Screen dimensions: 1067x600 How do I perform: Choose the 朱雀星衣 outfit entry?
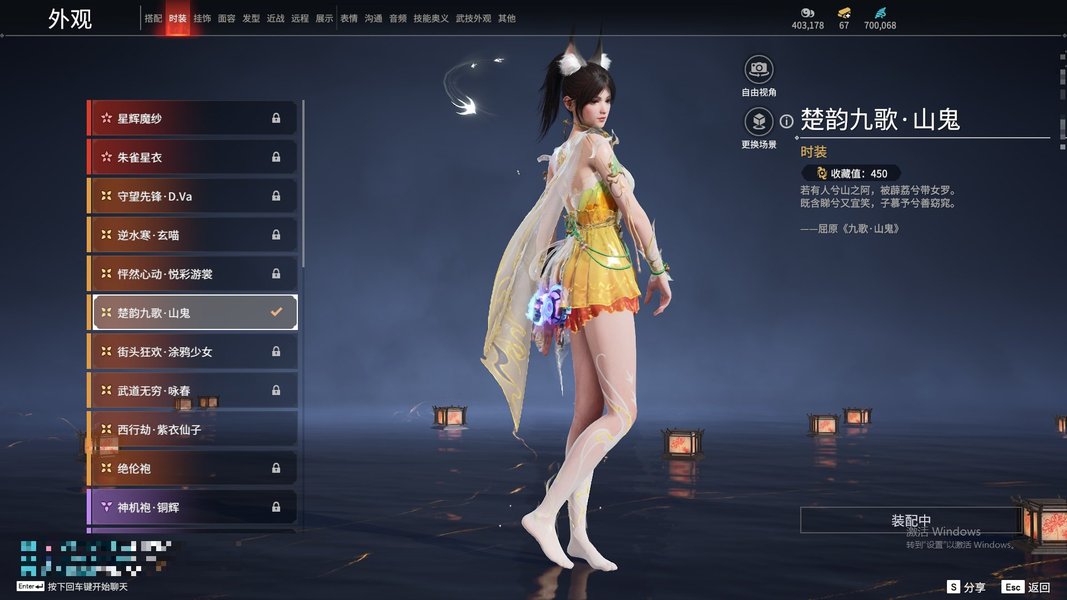[x=192, y=157]
